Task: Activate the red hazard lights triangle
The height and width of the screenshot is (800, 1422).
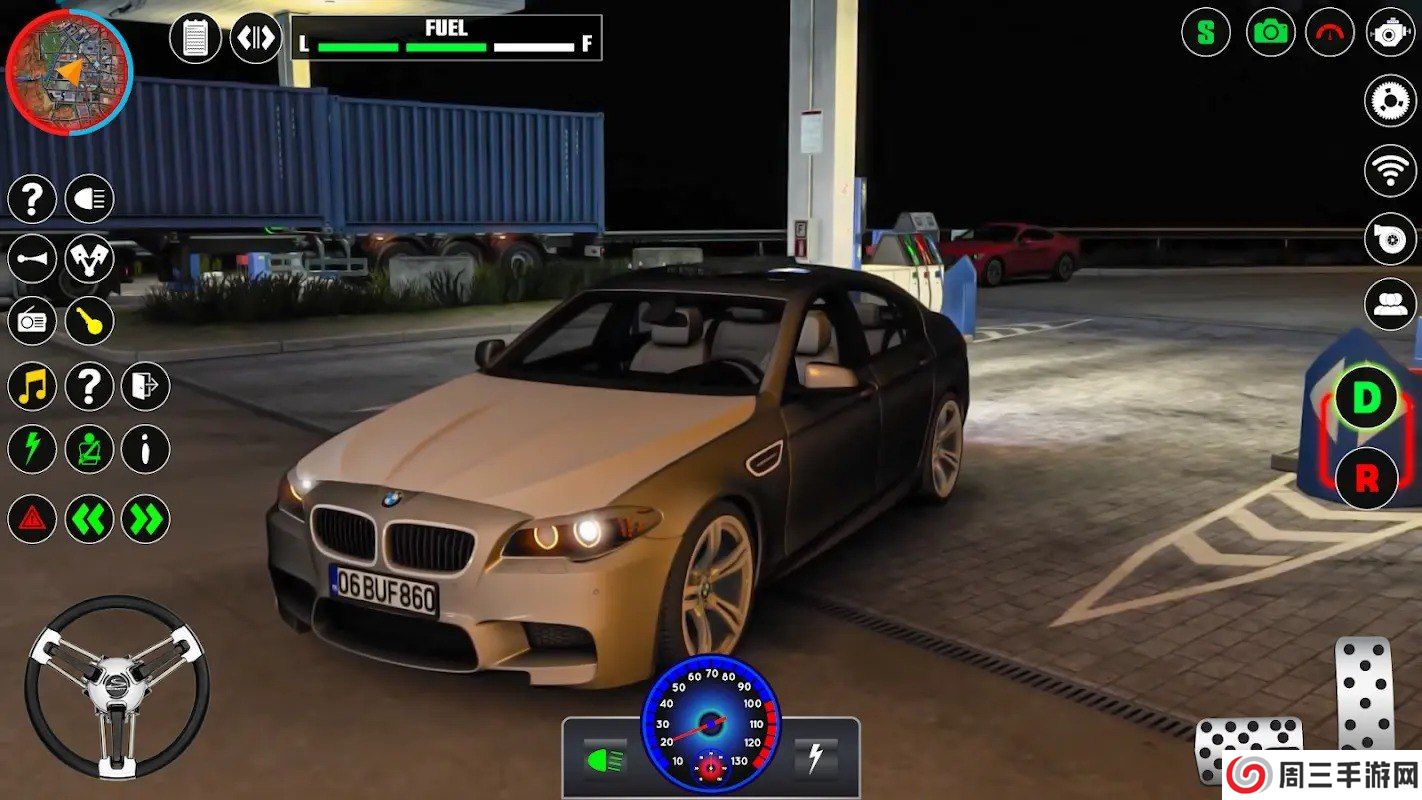Action: coord(32,519)
